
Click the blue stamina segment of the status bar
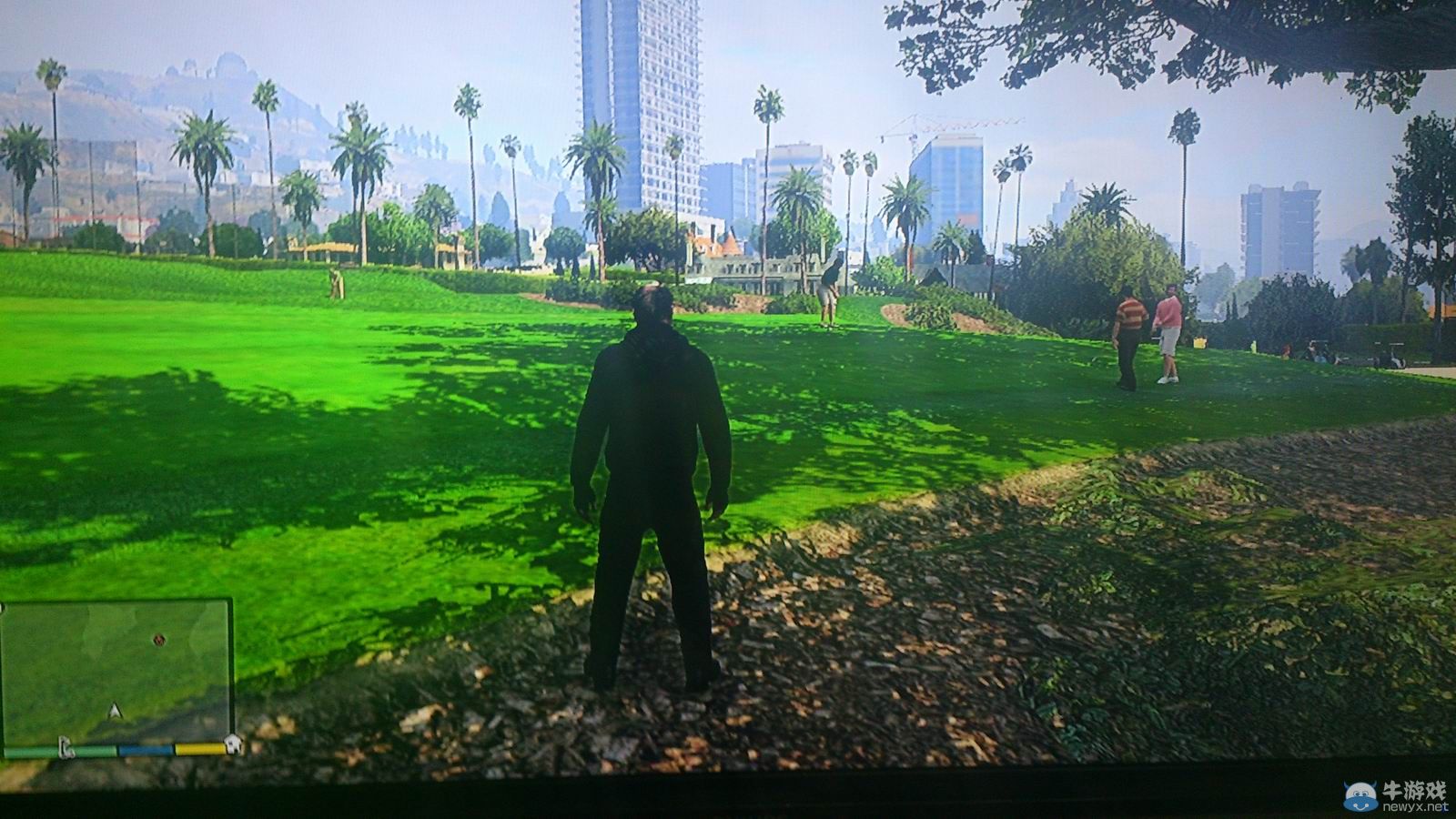147,750
